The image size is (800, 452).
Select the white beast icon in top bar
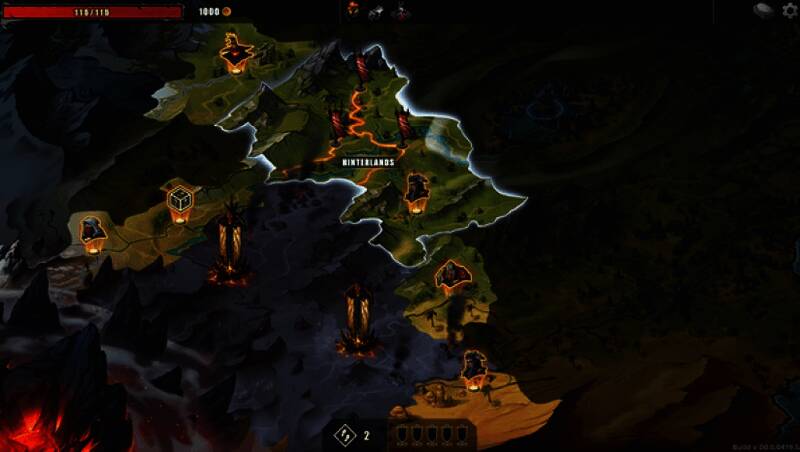pos(377,11)
